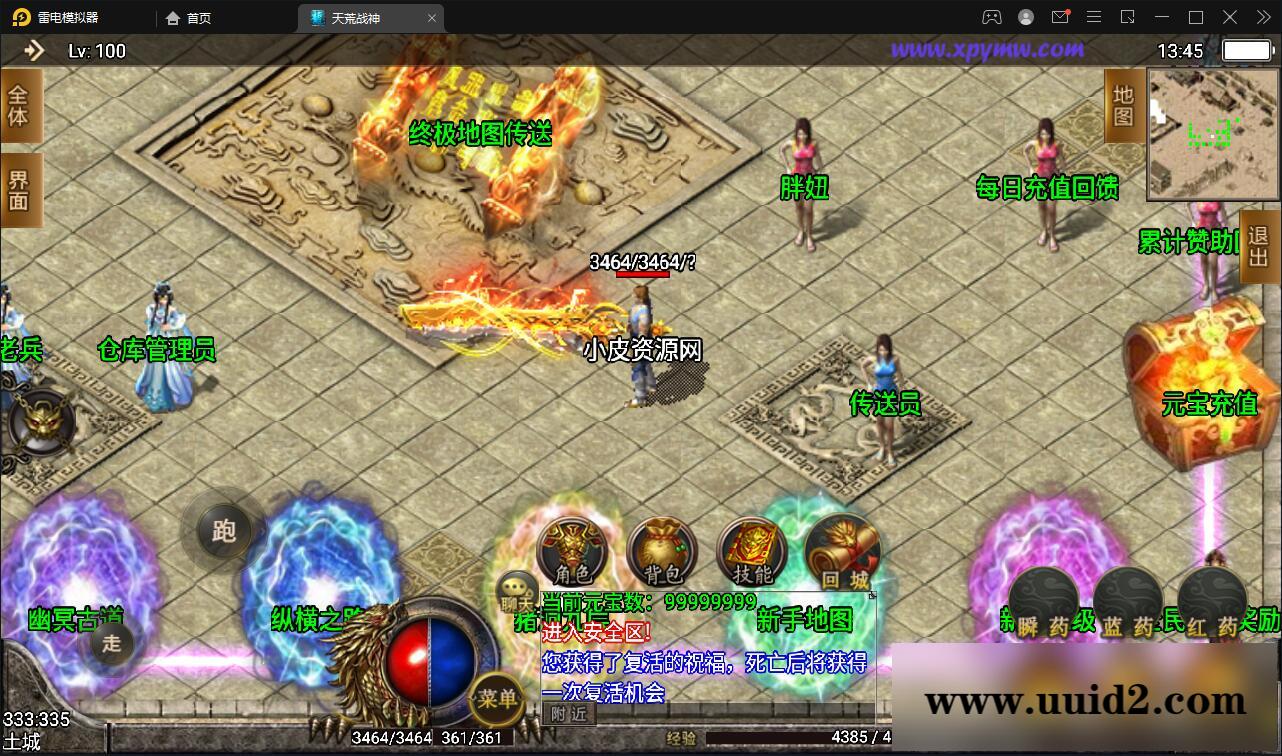Expand the emulator hamburger menu

click(1094, 17)
